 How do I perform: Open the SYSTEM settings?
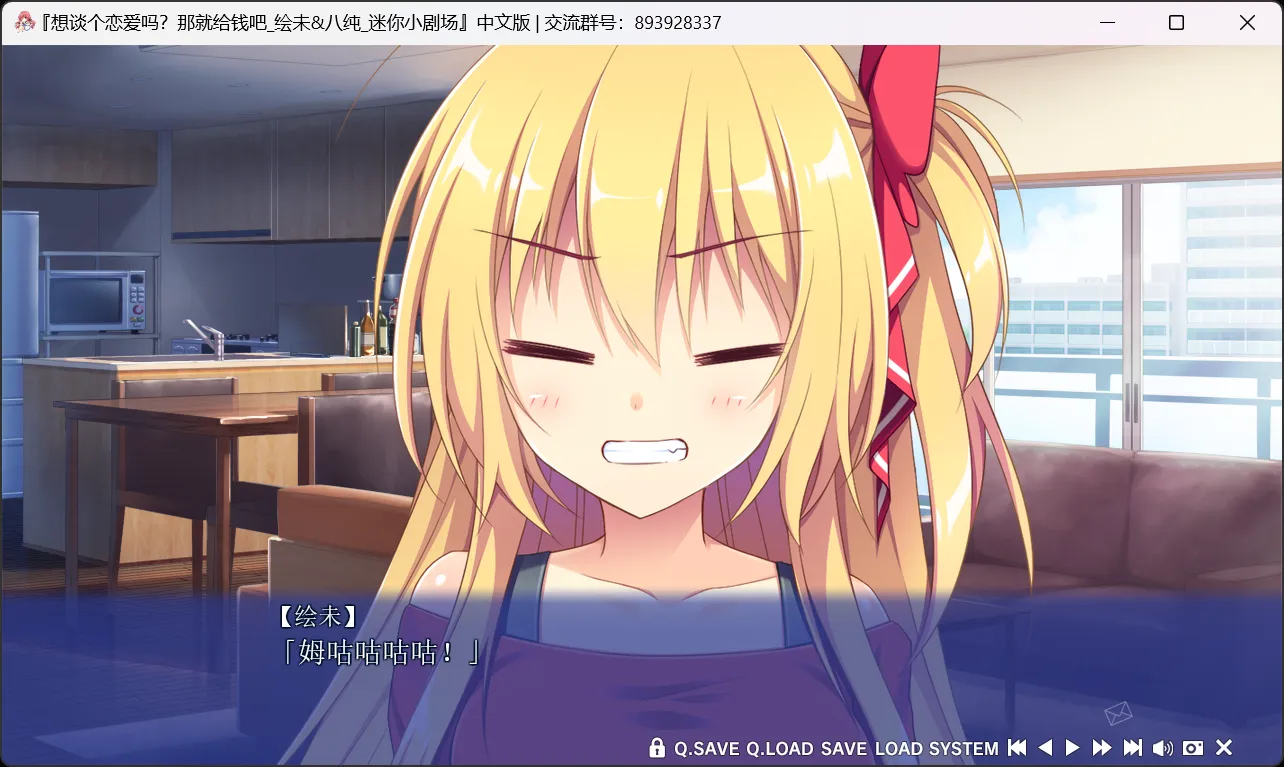pyautogui.click(x=963, y=748)
